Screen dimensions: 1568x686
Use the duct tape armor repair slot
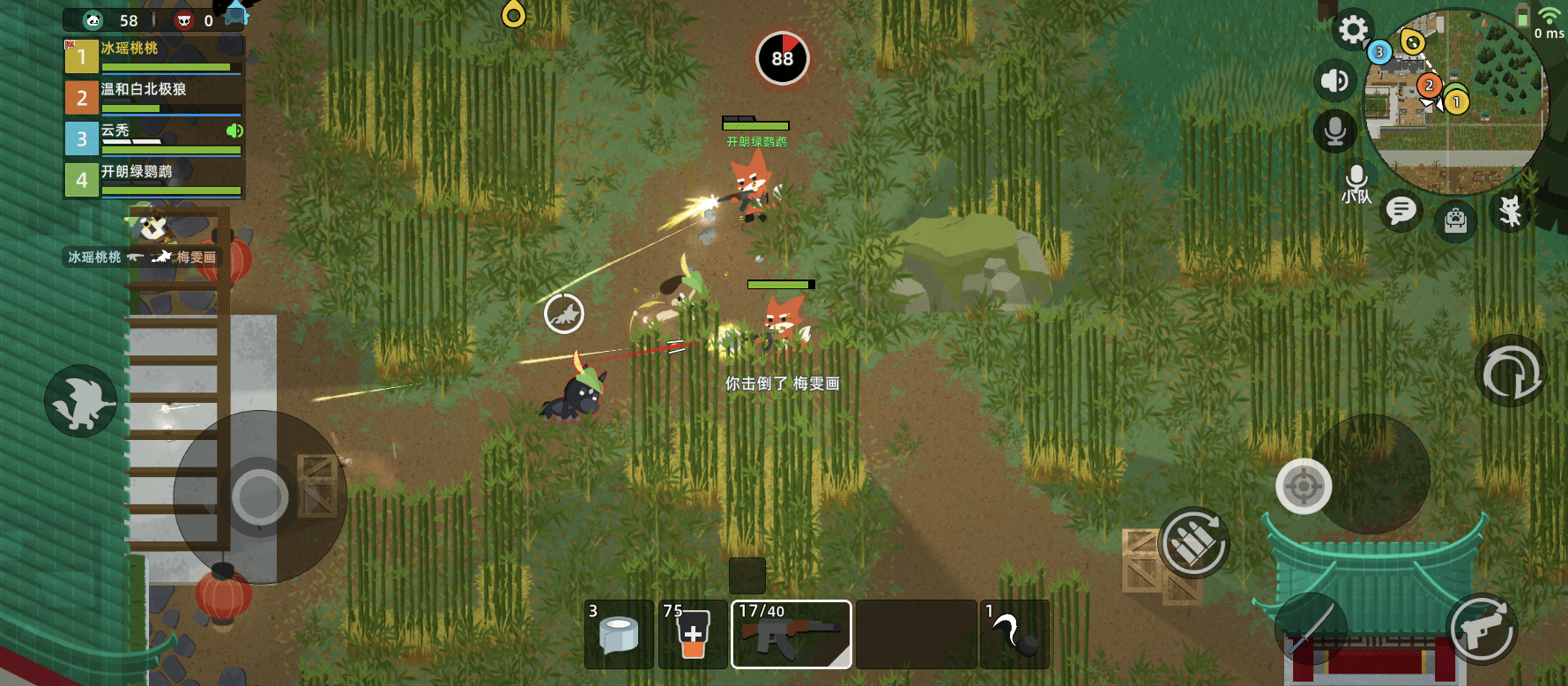point(620,635)
